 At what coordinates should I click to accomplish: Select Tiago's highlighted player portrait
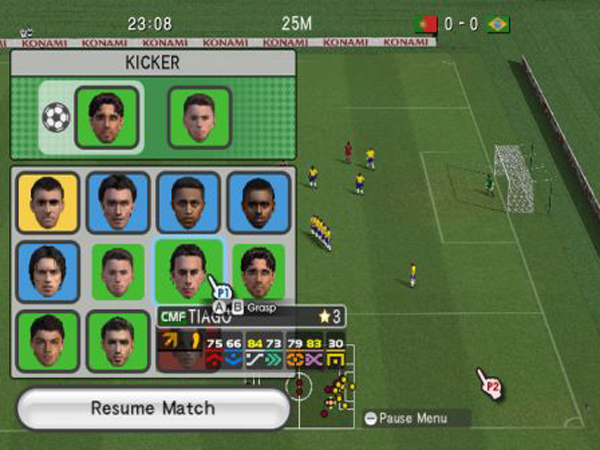(x=186, y=269)
